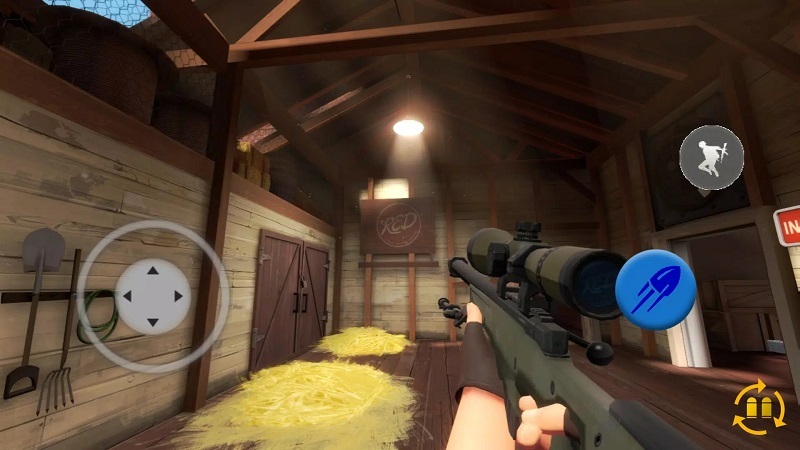
Task: Click the down arrow on the movement joystick
Action: (x=152, y=321)
